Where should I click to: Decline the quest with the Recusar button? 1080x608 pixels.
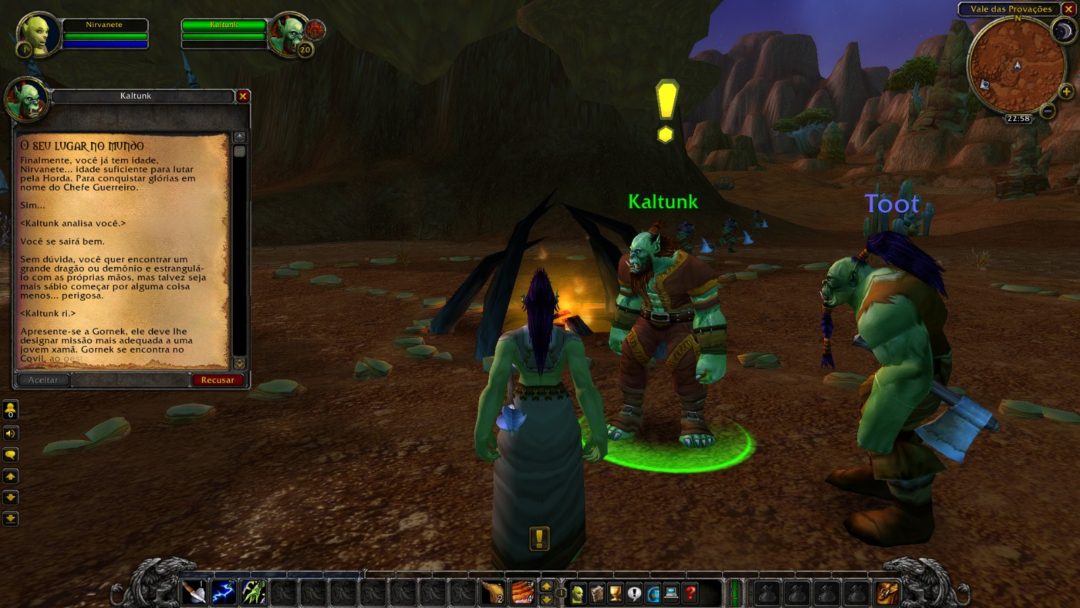tap(217, 380)
